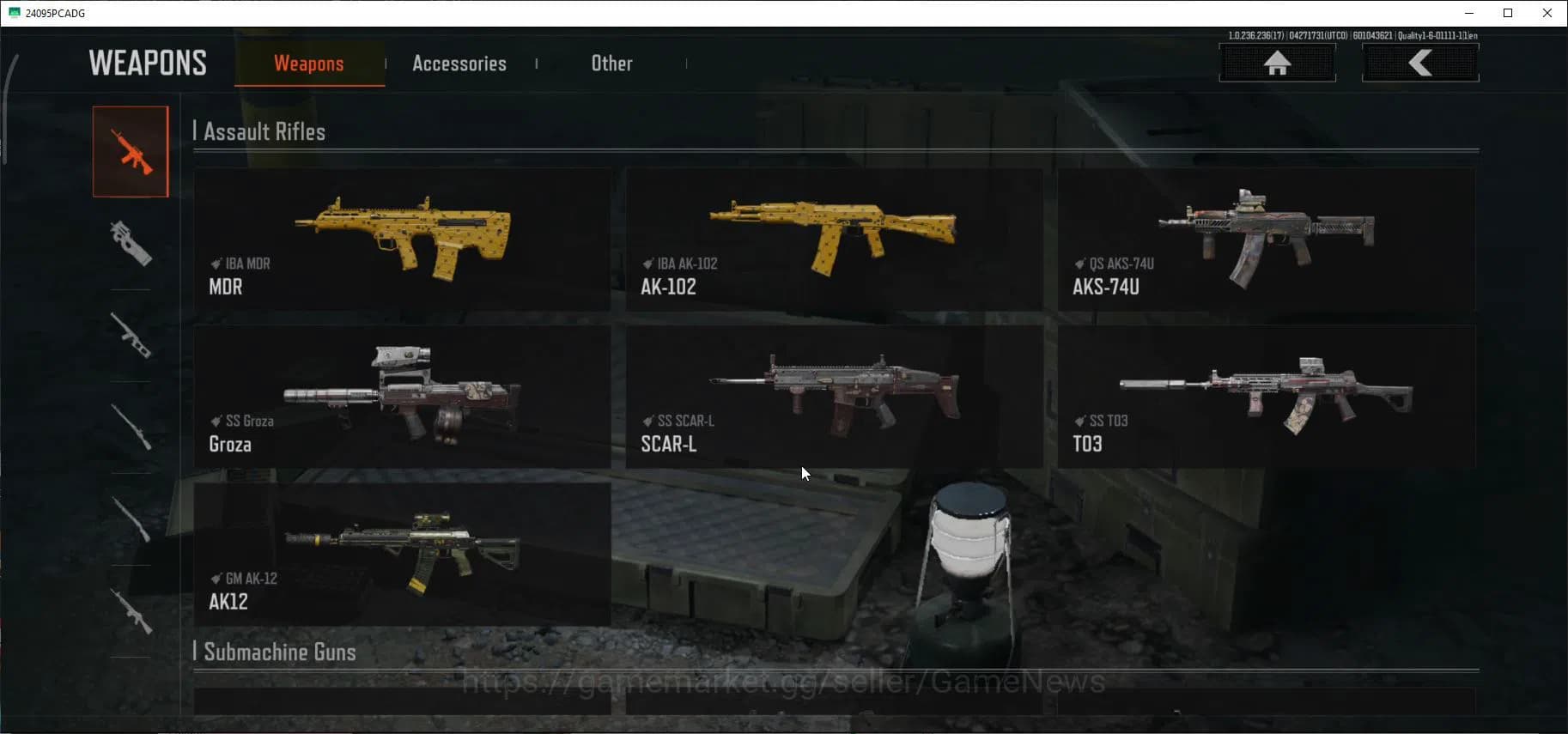Click the Home icon
This screenshot has width=1568, height=734.
[x=1278, y=63]
